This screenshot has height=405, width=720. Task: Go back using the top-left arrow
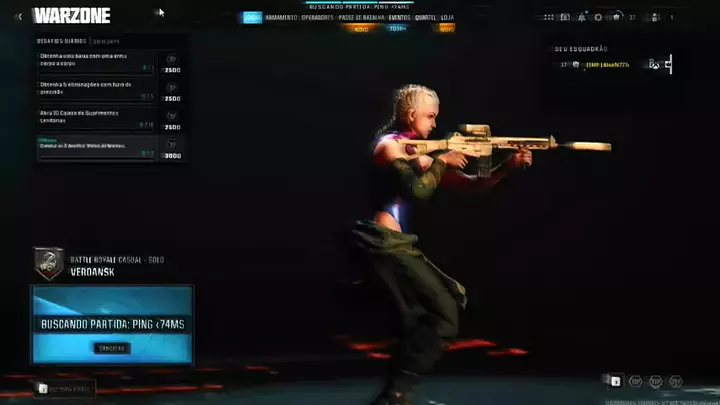click(19, 16)
